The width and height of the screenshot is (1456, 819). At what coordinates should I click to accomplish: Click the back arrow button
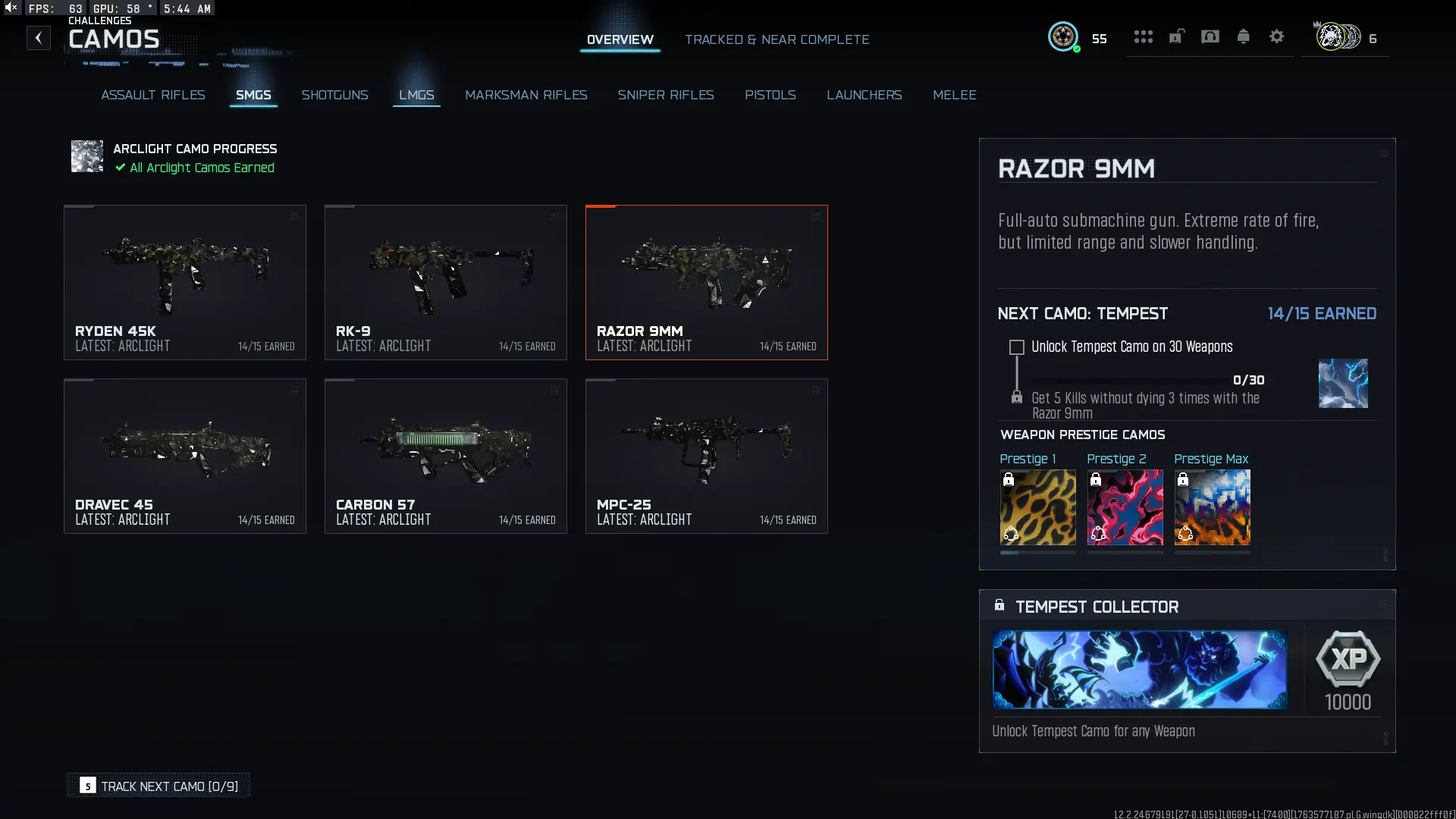tap(38, 38)
